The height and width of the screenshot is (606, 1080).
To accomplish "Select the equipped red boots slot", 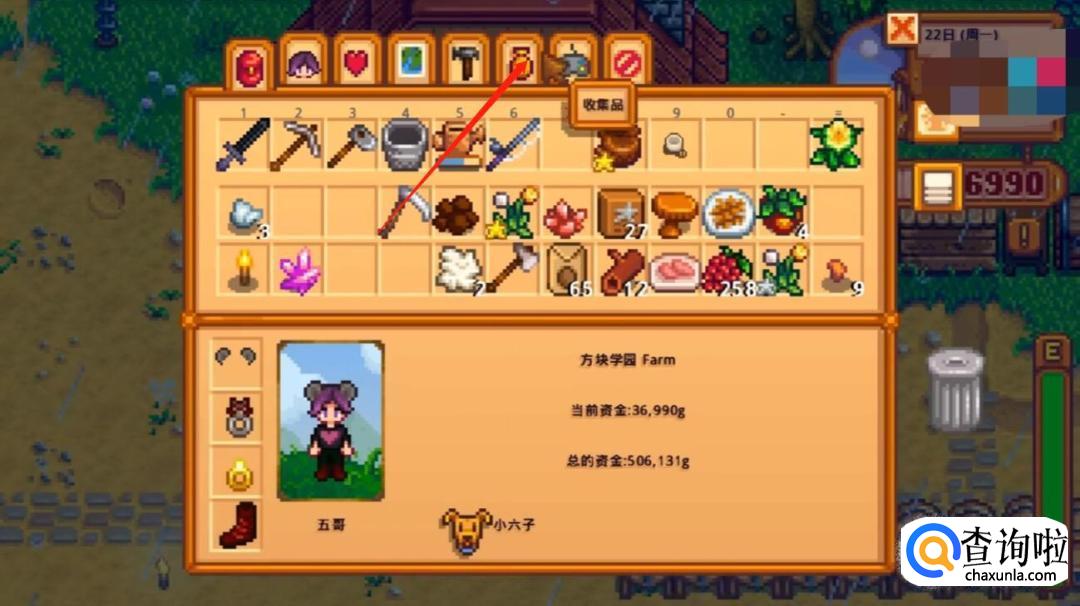I will 238,525.
